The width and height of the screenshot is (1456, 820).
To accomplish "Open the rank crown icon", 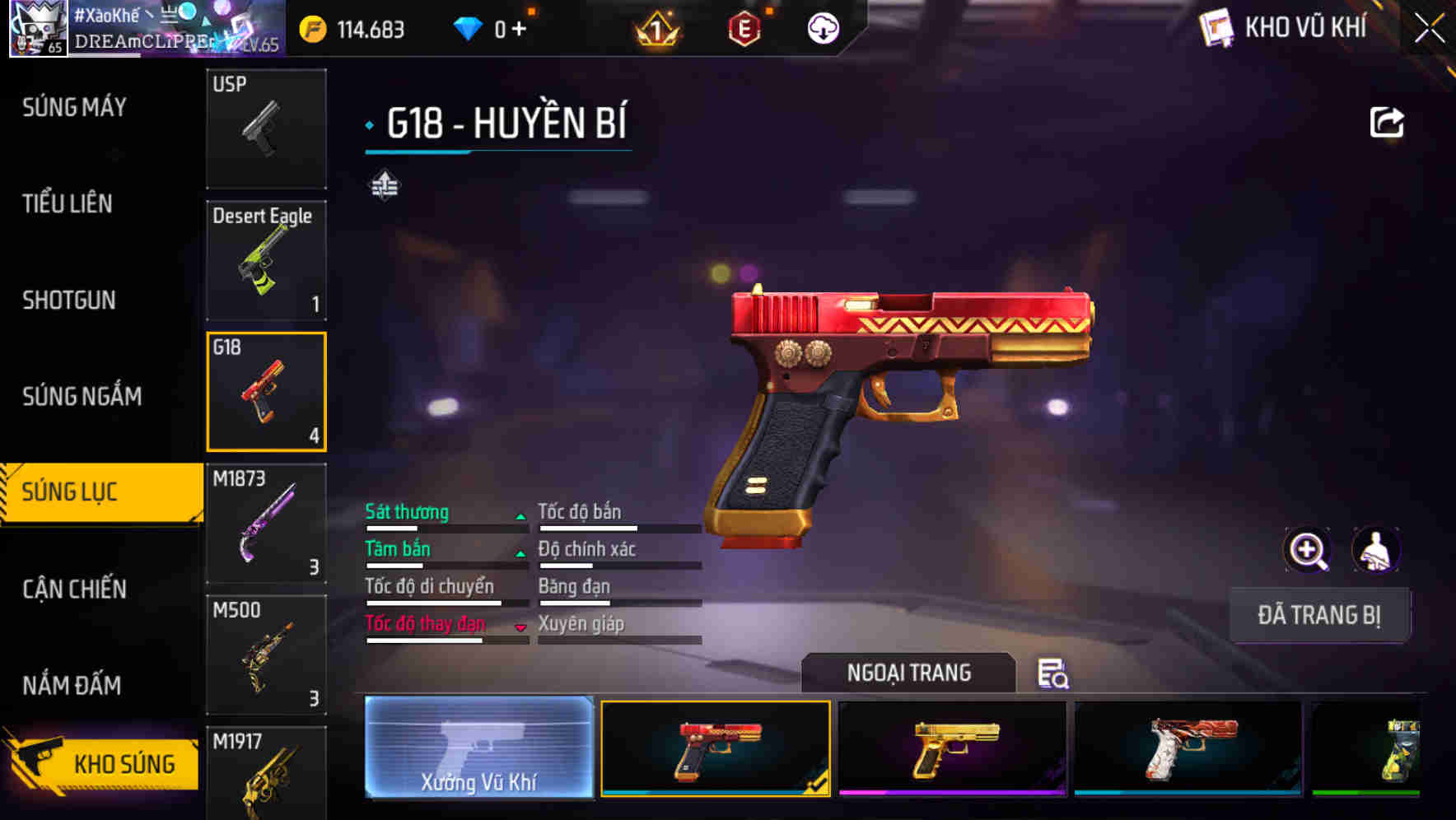I will (x=655, y=29).
